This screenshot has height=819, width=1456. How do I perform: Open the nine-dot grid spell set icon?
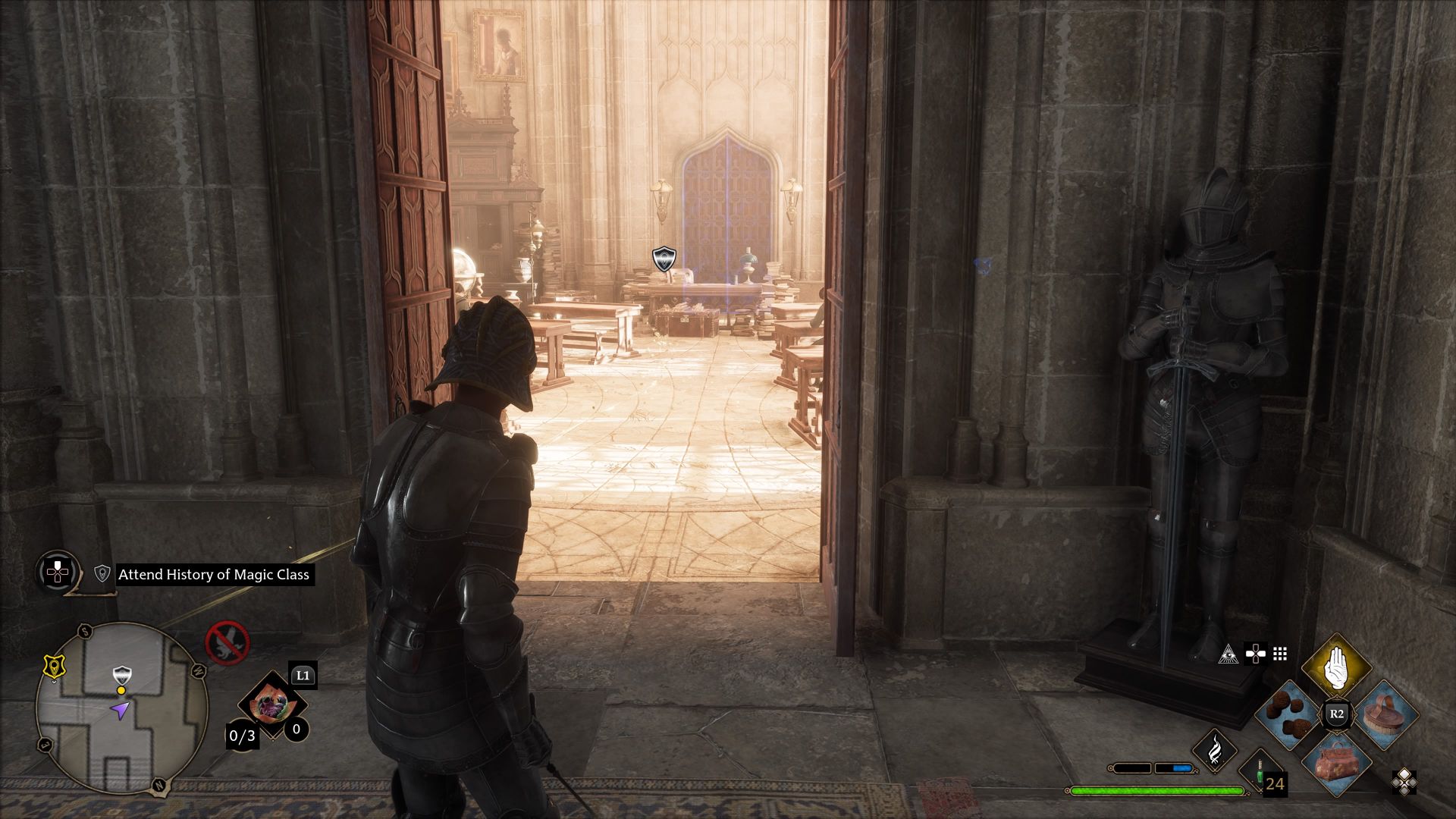[1280, 654]
